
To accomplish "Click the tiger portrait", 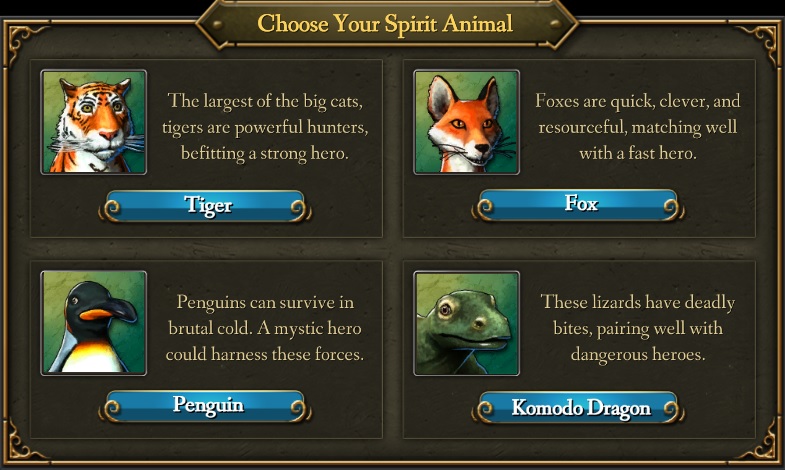I will pos(94,122).
